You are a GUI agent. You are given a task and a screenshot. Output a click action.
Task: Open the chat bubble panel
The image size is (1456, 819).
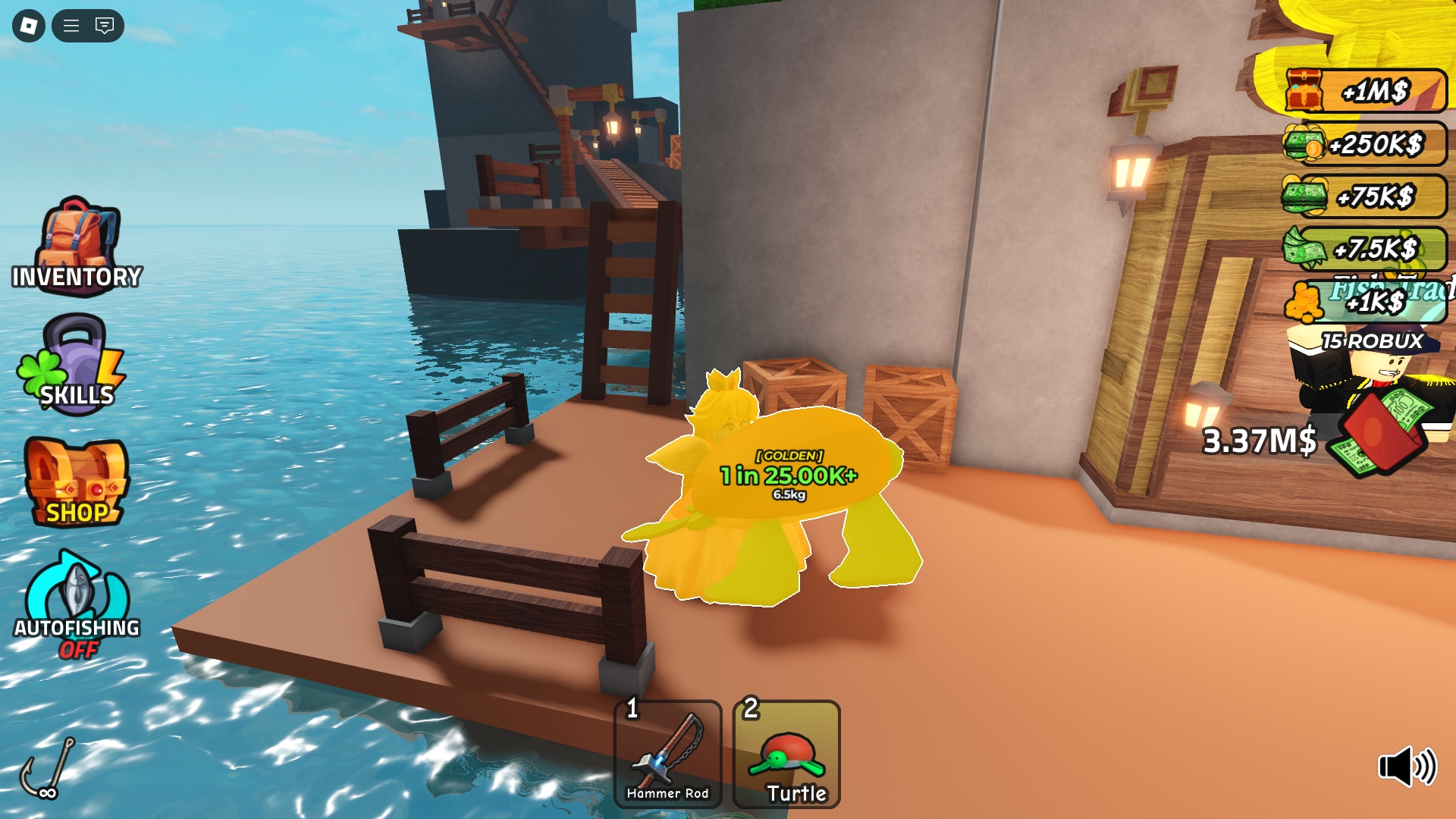tap(104, 25)
